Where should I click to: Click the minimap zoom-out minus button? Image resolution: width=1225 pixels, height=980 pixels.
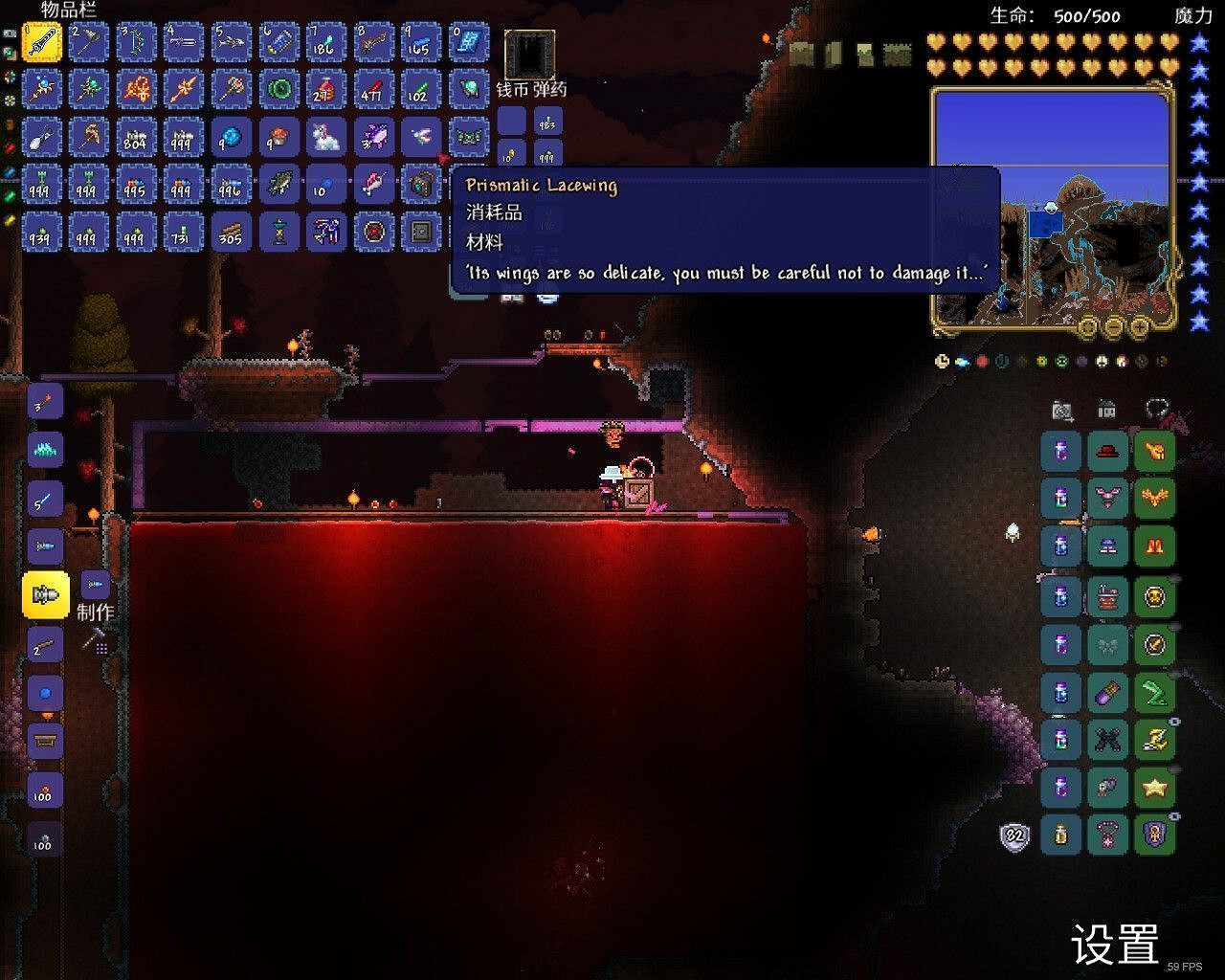coord(1114,327)
